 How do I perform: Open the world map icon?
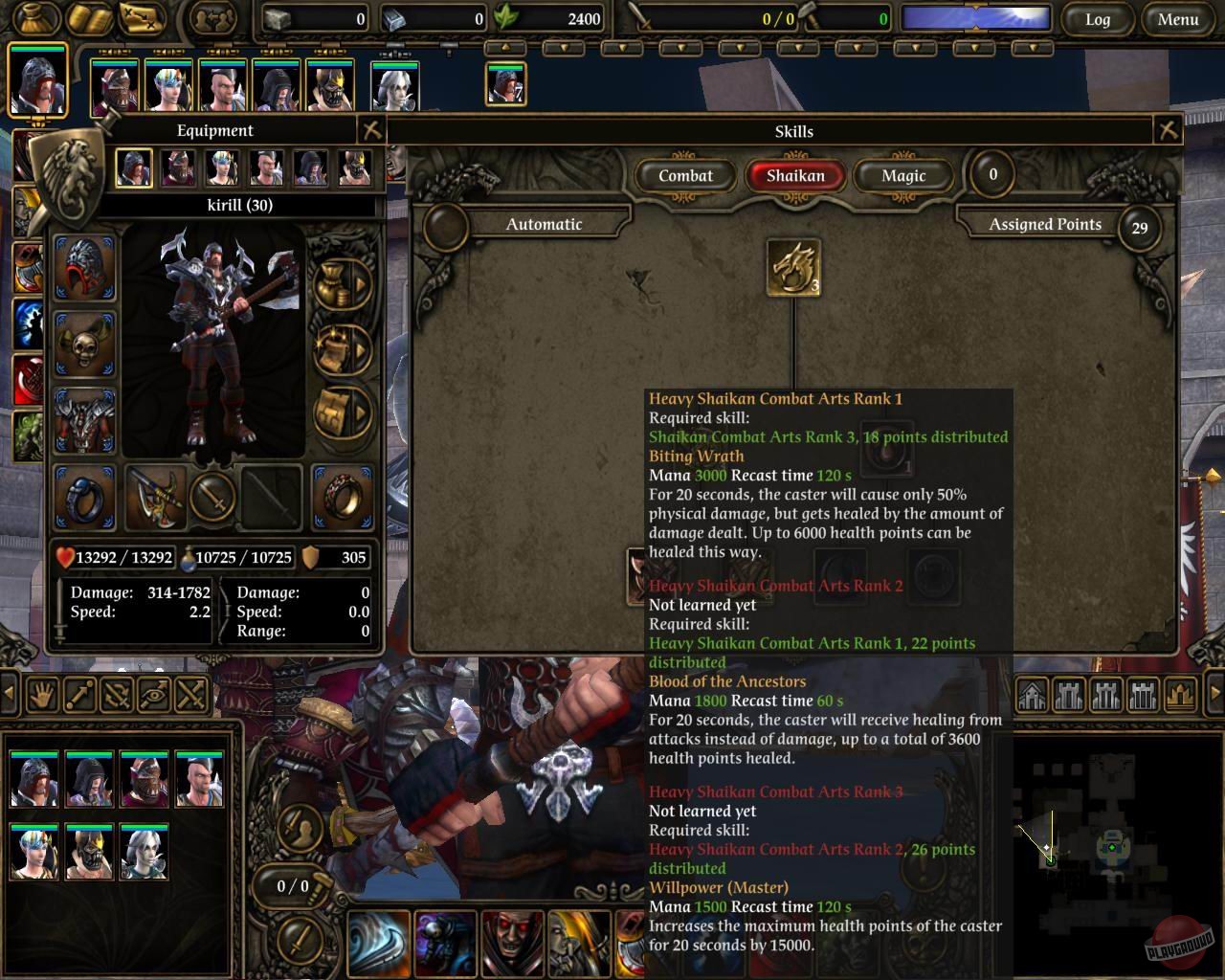(x=142, y=19)
